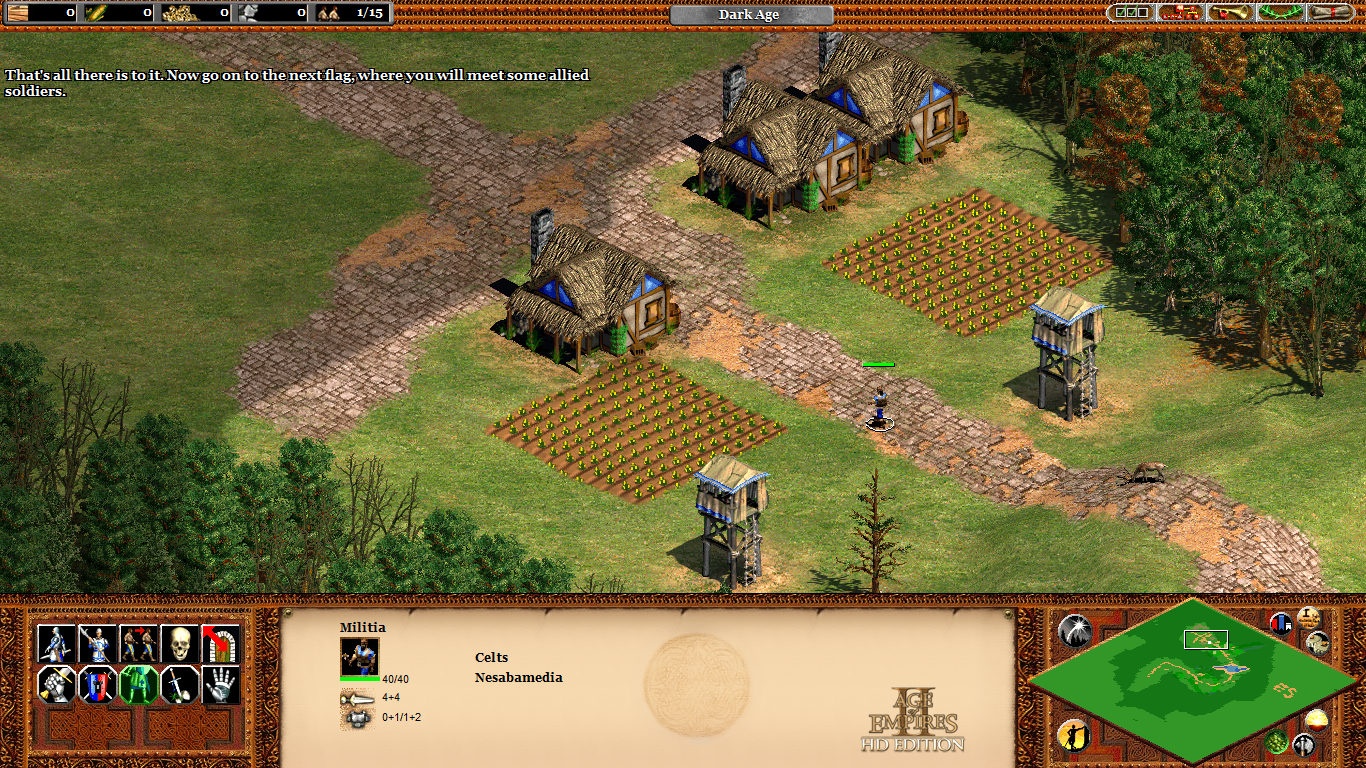Open the chat horn button
This screenshot has width=1366, height=768.
[x=1231, y=13]
